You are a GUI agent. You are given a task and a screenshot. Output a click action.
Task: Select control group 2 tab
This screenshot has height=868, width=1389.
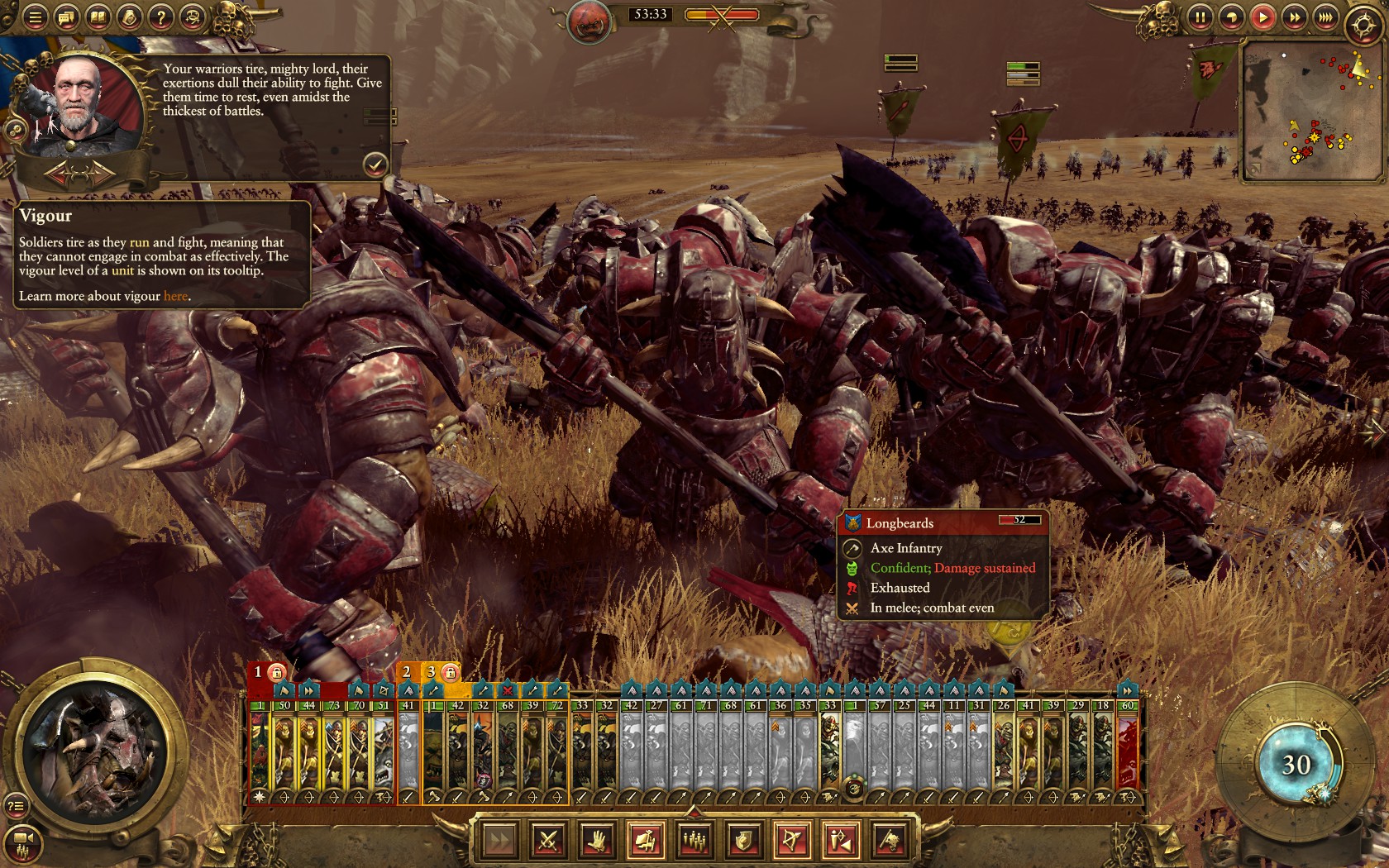pos(408,672)
